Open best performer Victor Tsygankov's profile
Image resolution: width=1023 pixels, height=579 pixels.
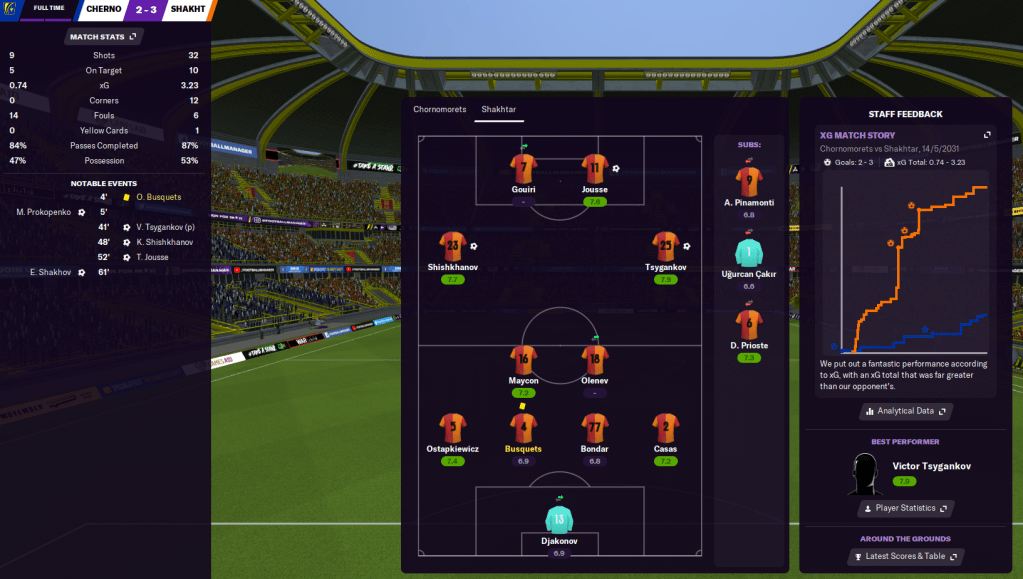point(931,466)
